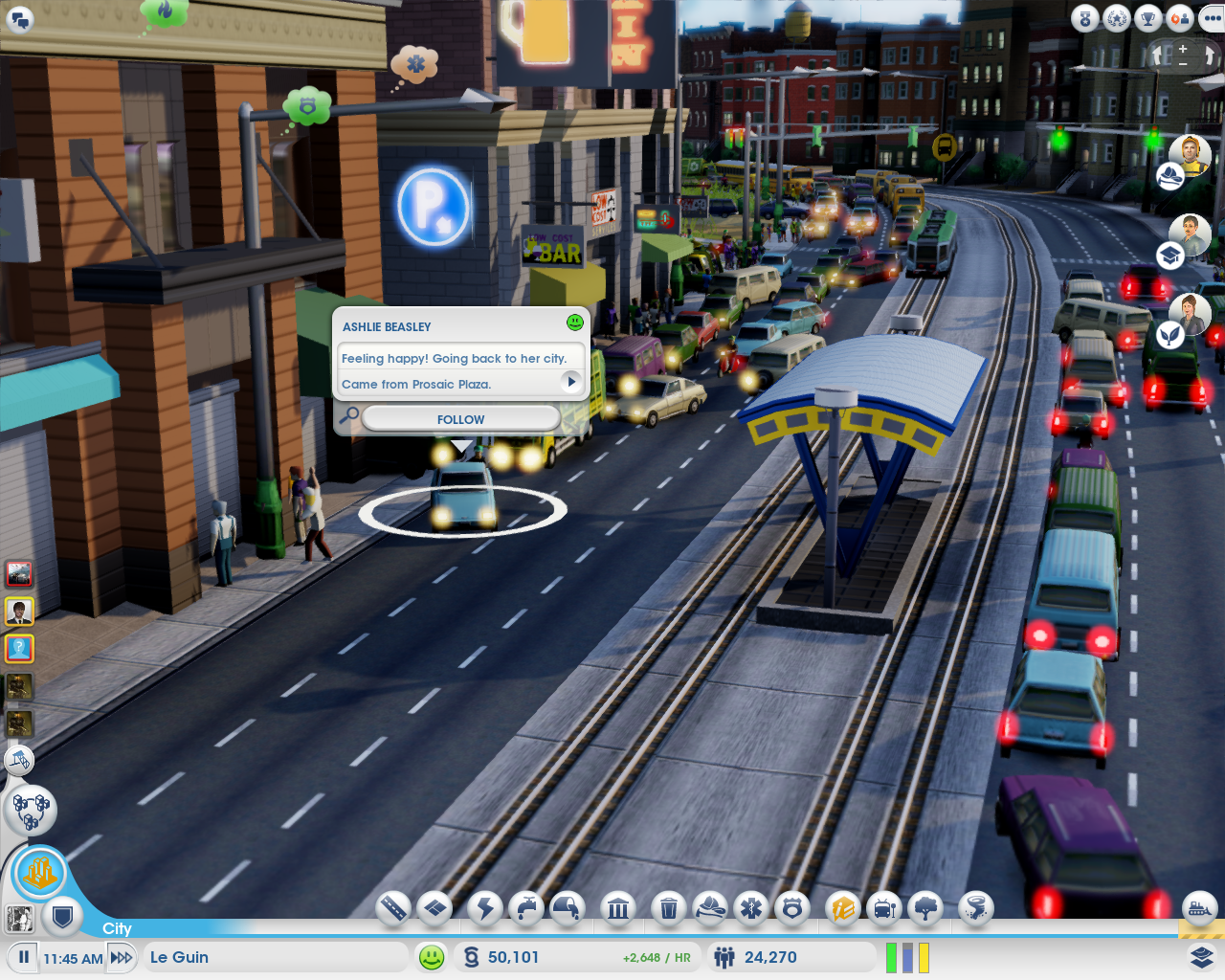Open the Water service menu
The width and height of the screenshot is (1225, 980).
click(524, 909)
